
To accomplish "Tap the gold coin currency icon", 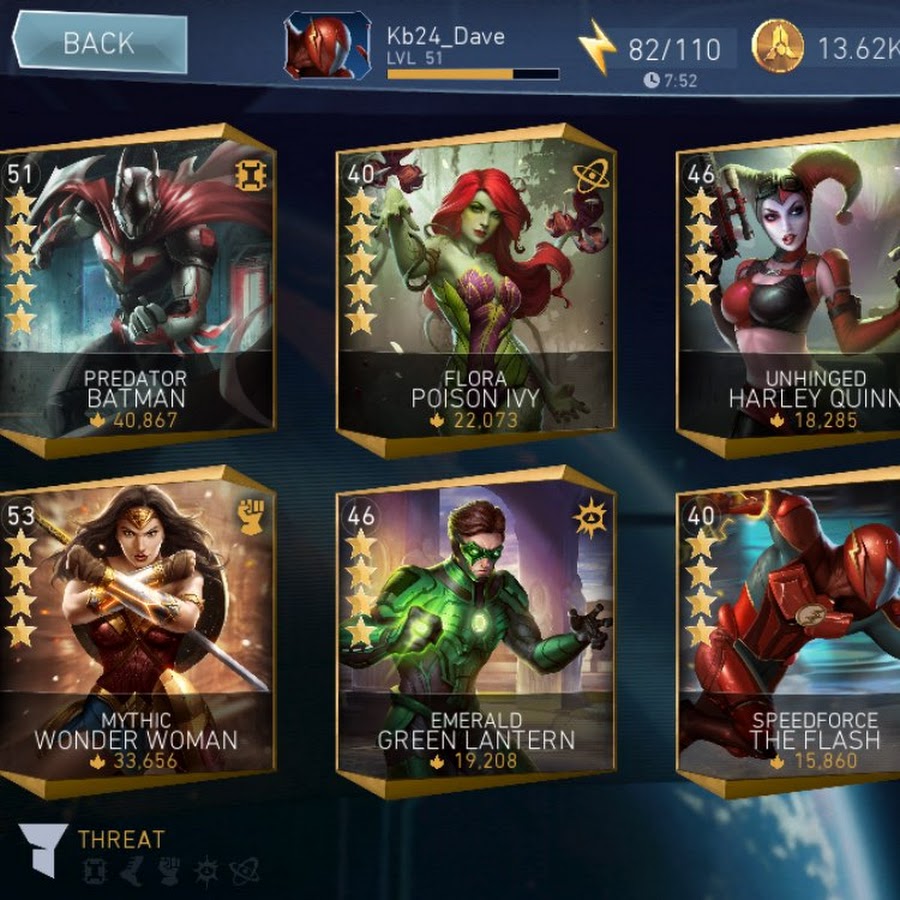I will pyautogui.click(x=778, y=46).
